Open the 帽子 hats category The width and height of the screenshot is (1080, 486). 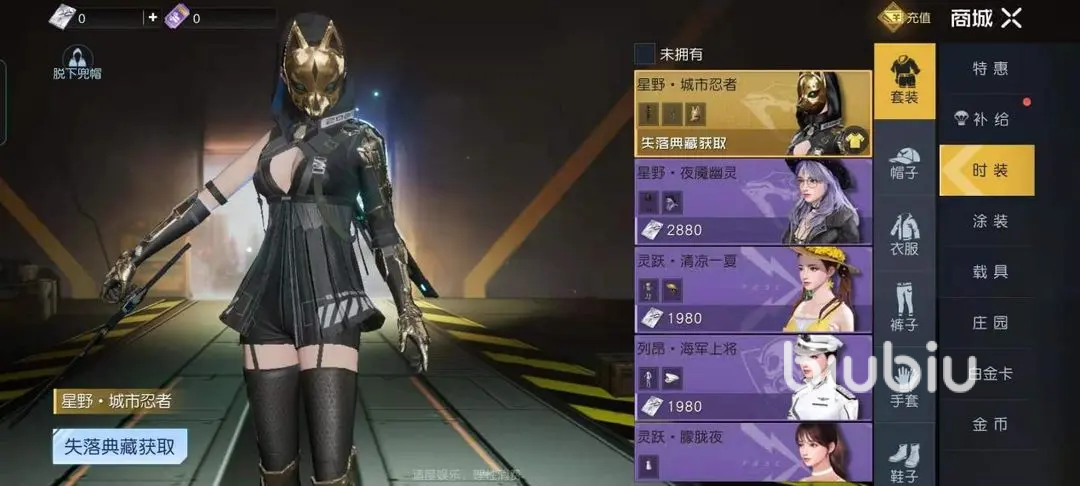pyautogui.click(x=904, y=160)
